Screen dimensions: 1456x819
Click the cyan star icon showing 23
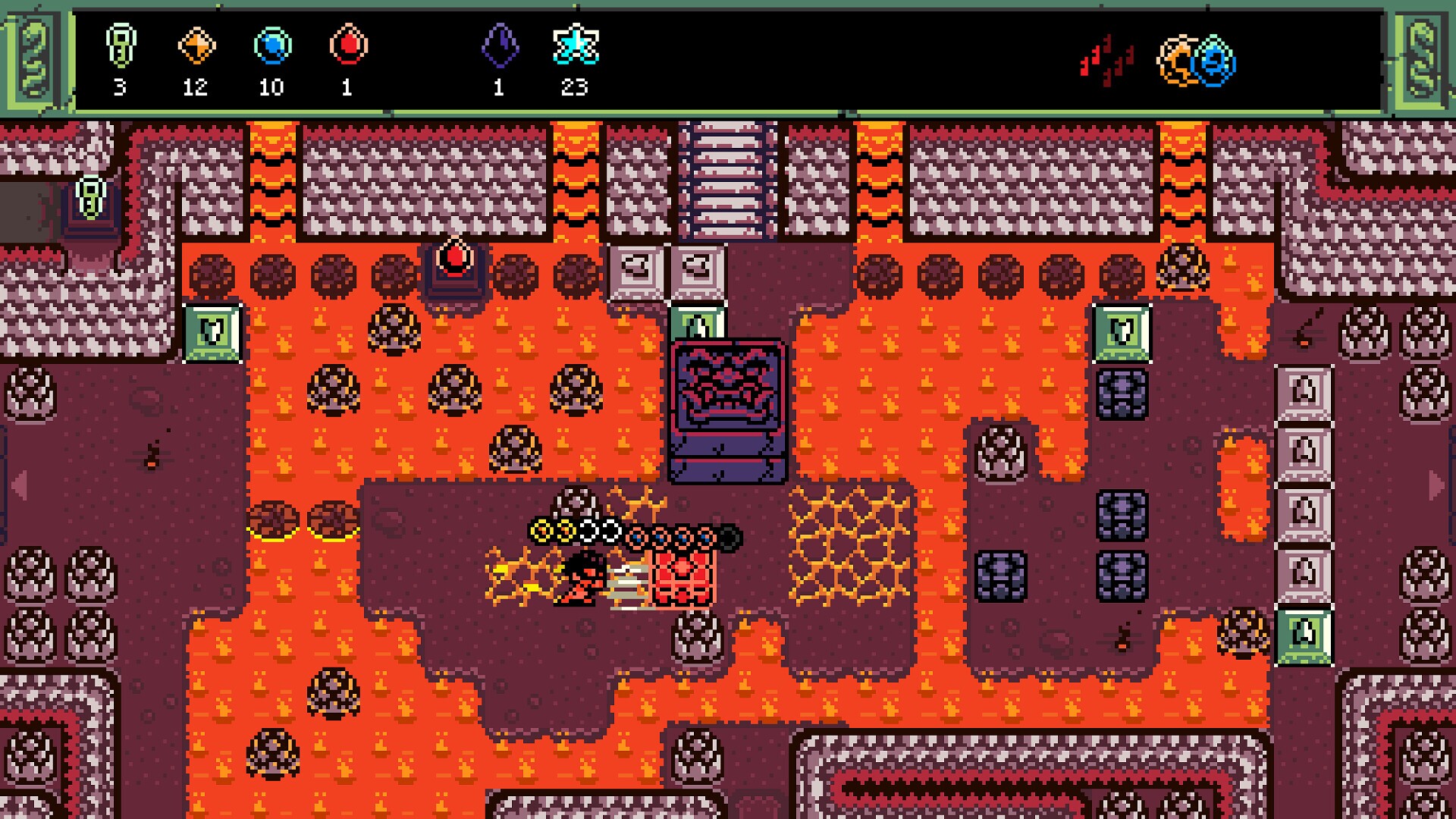577,47
